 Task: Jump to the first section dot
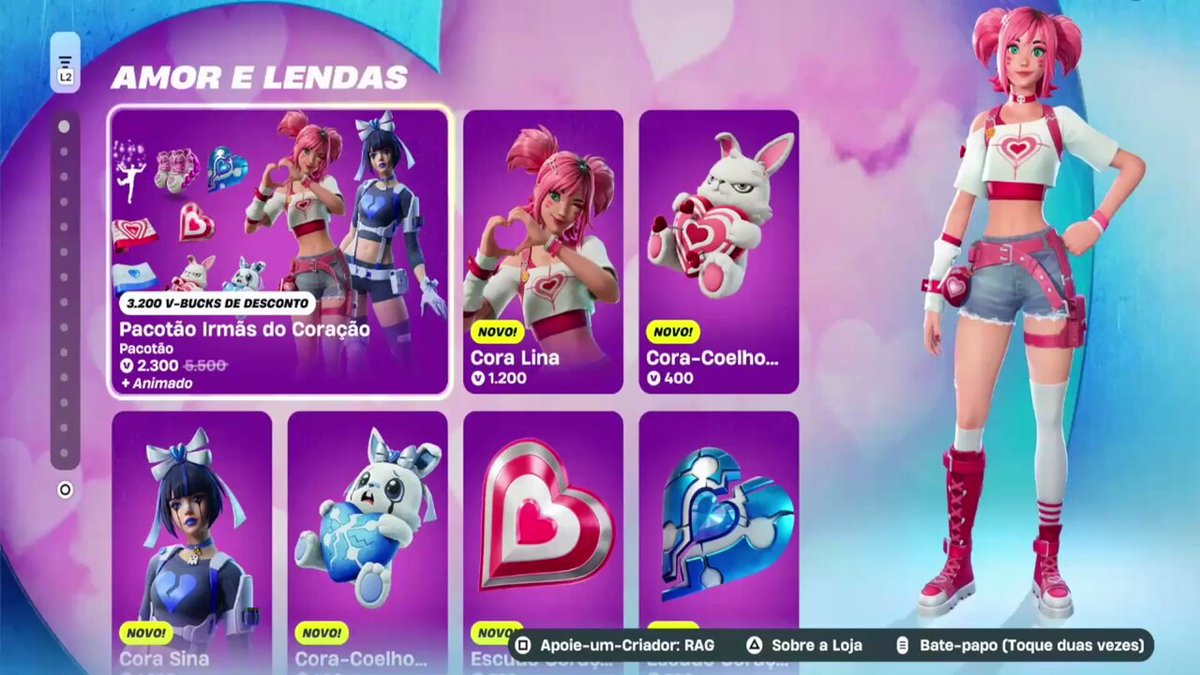pyautogui.click(x=64, y=127)
